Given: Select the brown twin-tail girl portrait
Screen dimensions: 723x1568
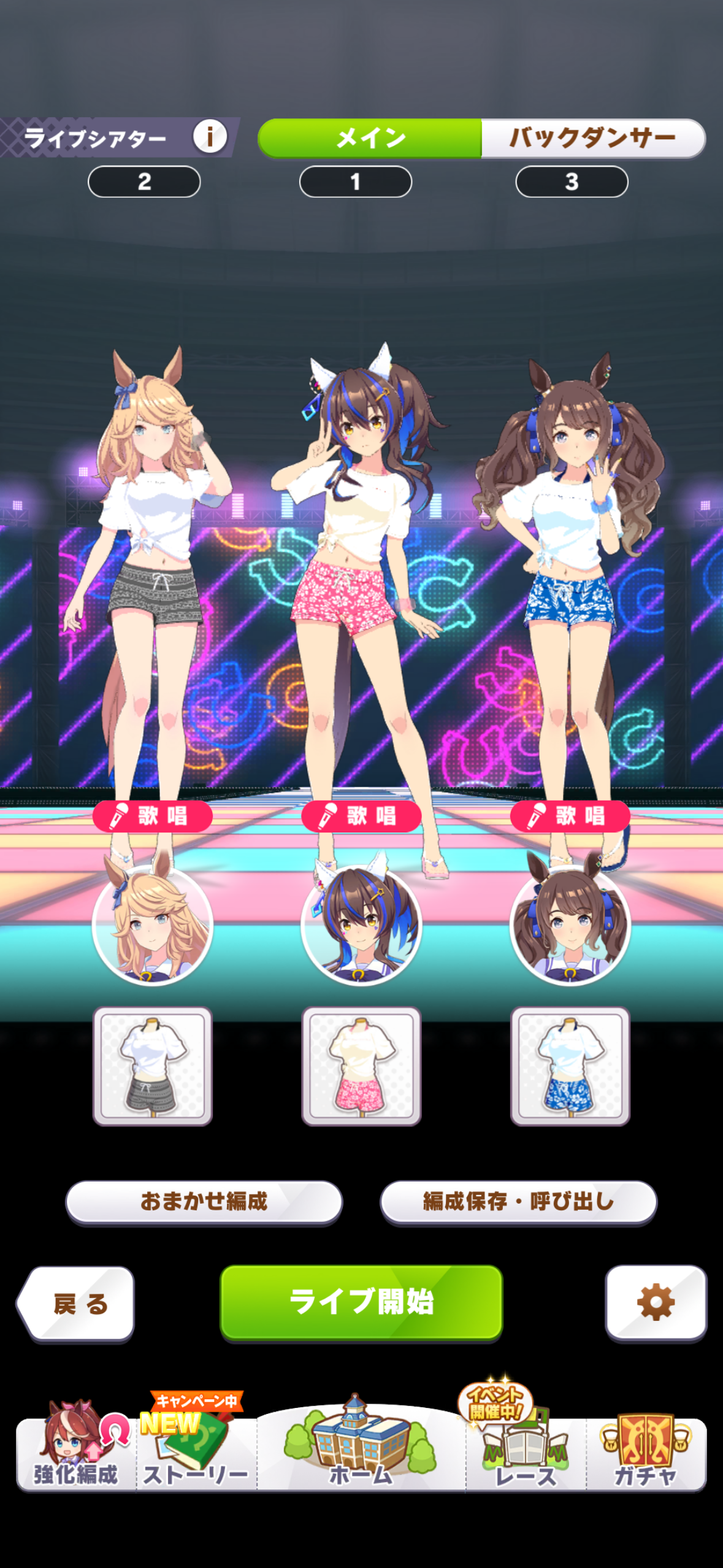Looking at the screenshot, I should tap(570, 923).
